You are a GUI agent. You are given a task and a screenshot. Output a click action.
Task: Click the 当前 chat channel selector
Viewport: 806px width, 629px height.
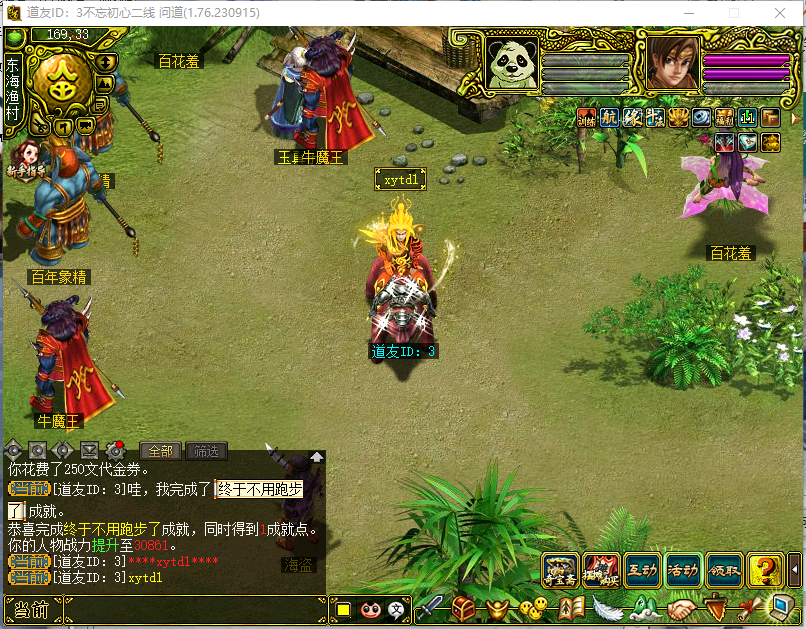point(32,609)
